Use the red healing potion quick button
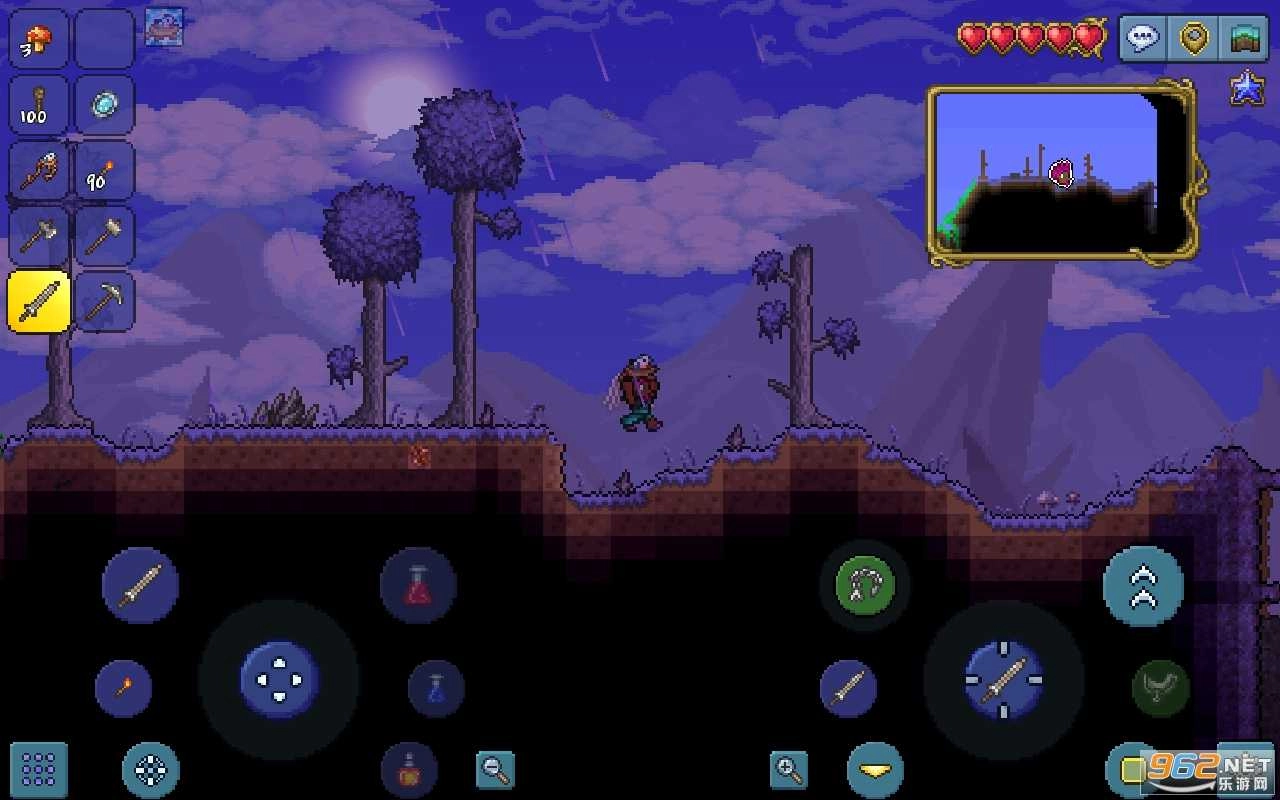The width and height of the screenshot is (1280, 800). point(419,586)
